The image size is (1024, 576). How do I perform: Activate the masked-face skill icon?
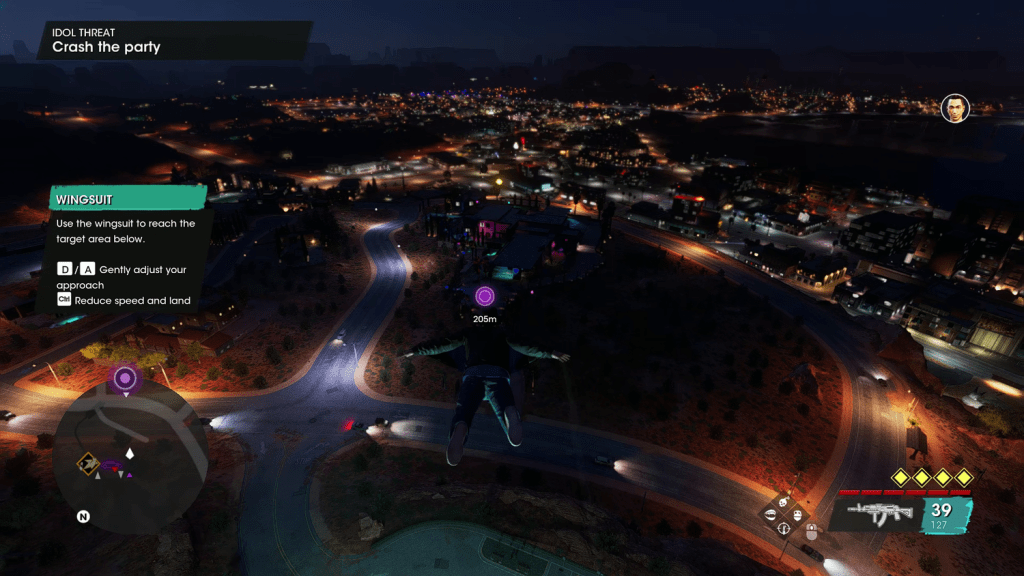(x=797, y=514)
